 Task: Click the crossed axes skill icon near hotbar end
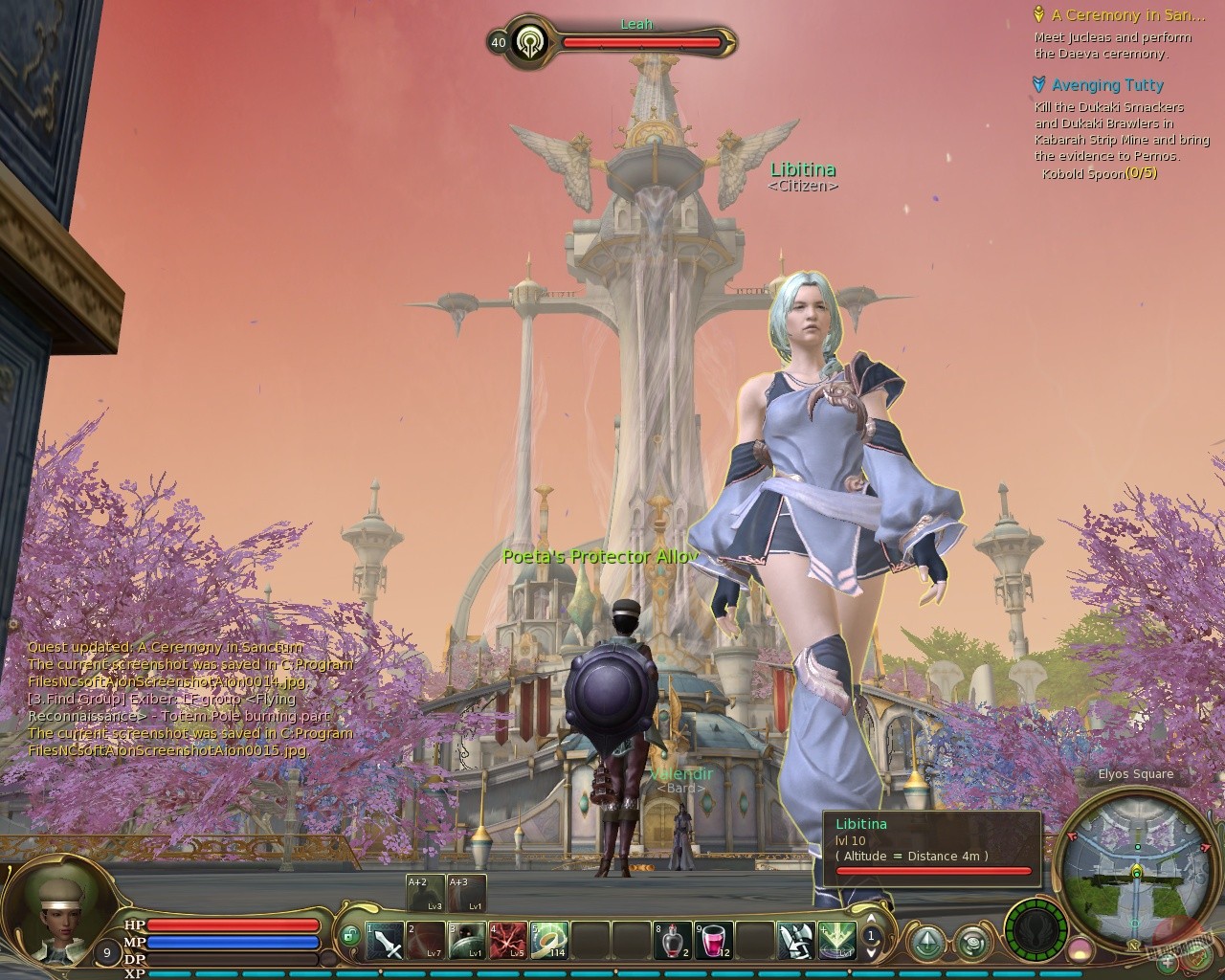(x=795, y=940)
